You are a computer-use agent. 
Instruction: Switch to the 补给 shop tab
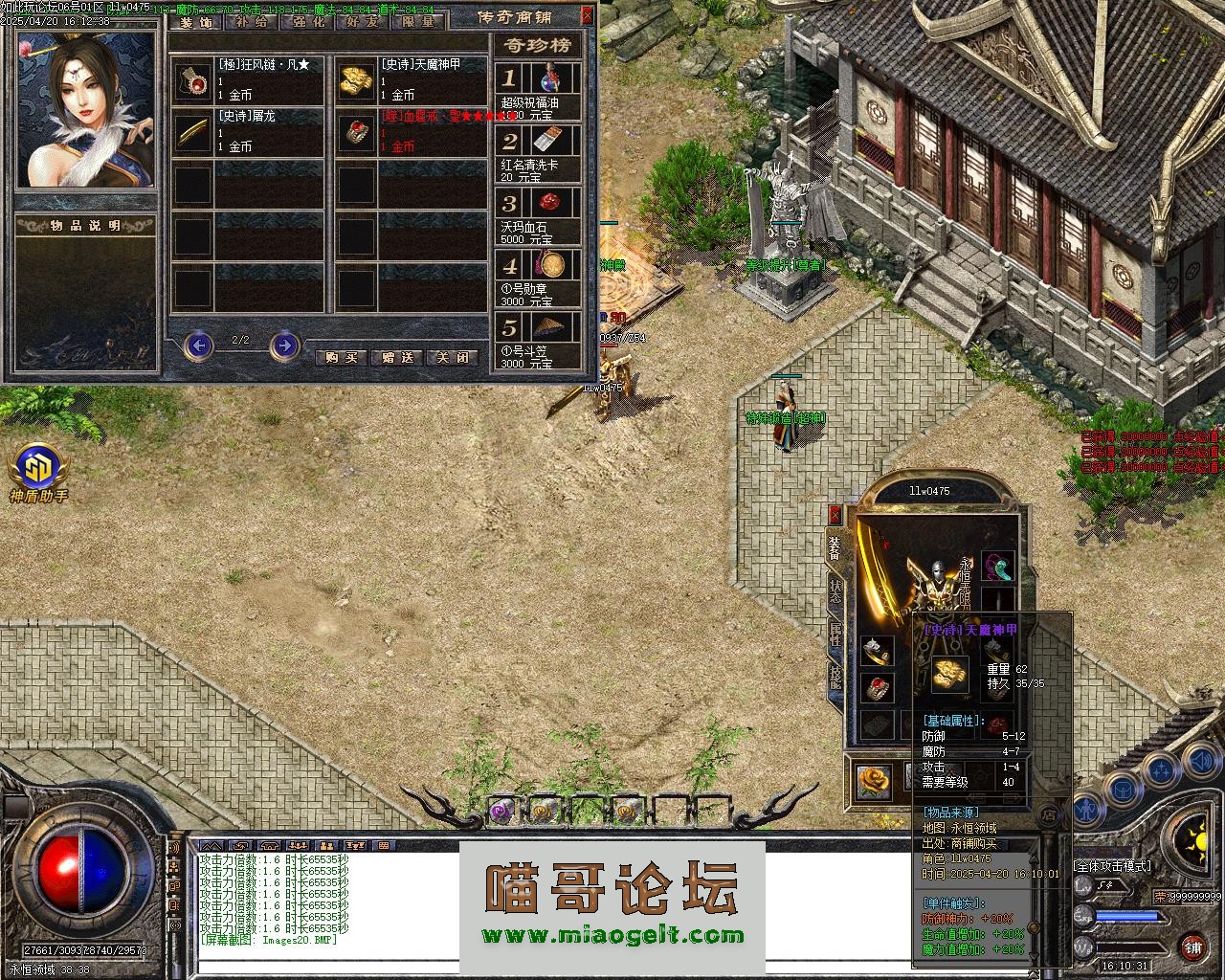tap(251, 21)
